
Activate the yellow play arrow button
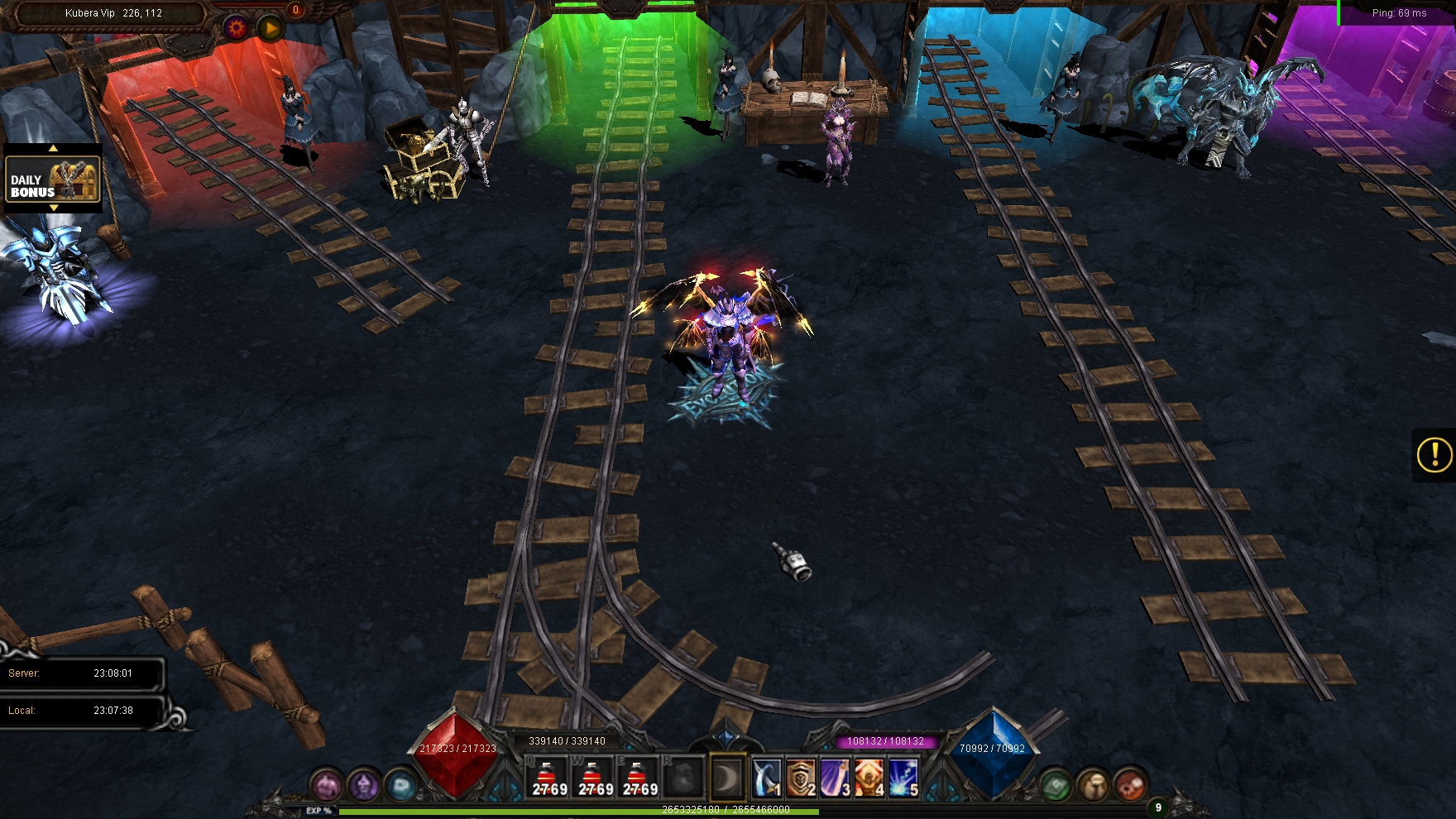click(270, 28)
